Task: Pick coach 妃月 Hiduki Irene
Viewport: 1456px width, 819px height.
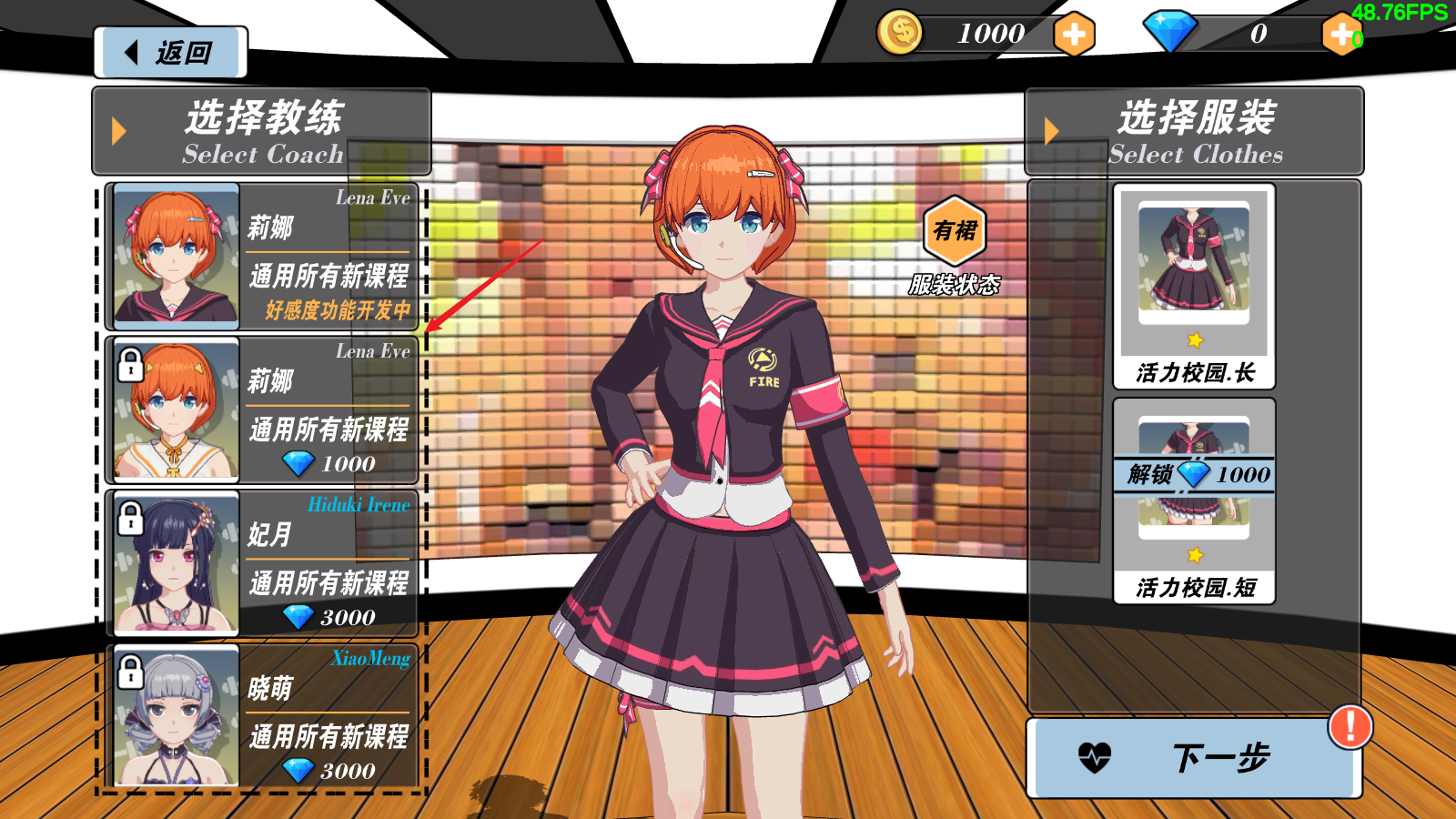Action: tap(262, 564)
